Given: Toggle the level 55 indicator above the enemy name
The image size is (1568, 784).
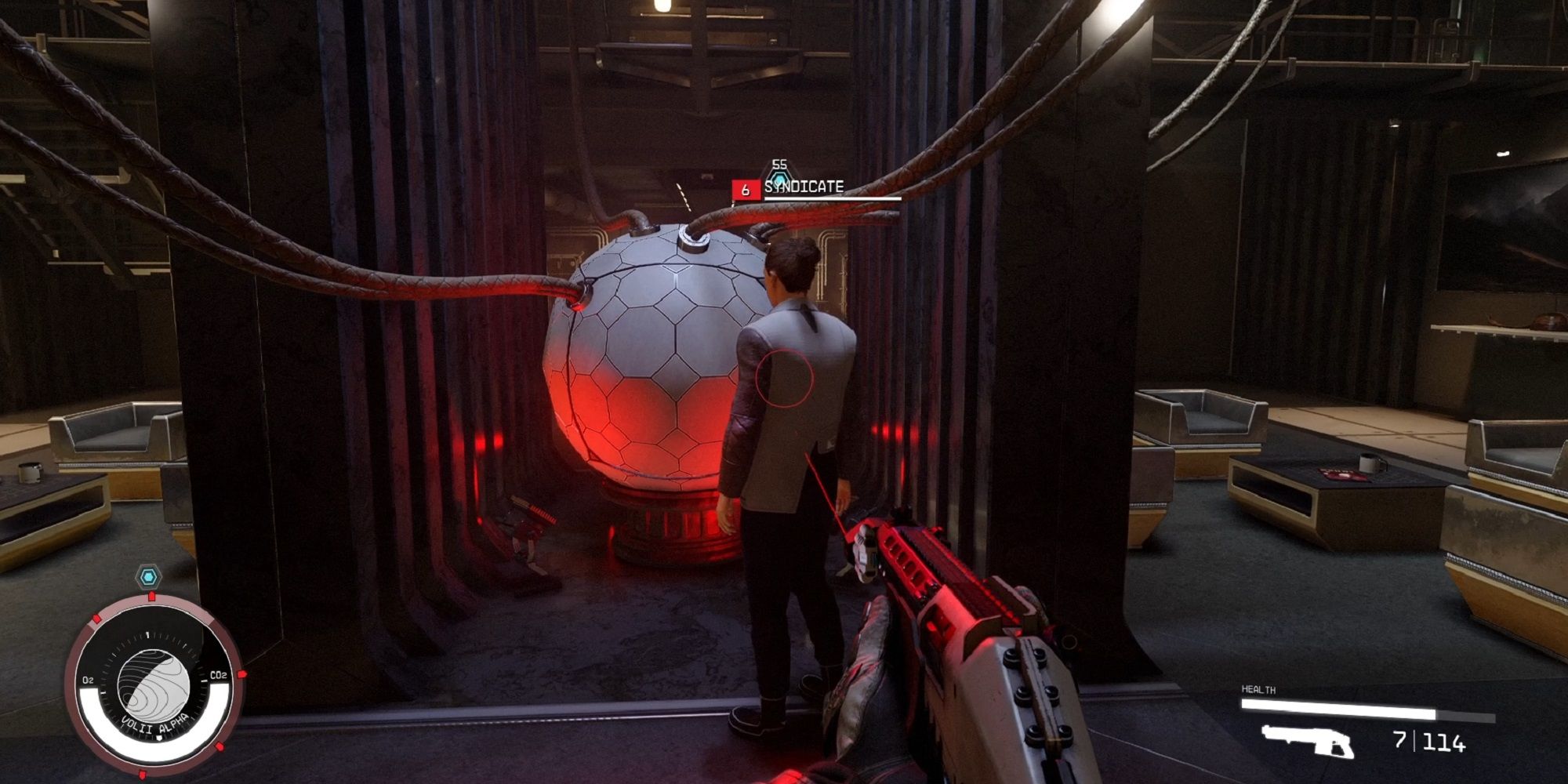Looking at the screenshot, I should [779, 165].
